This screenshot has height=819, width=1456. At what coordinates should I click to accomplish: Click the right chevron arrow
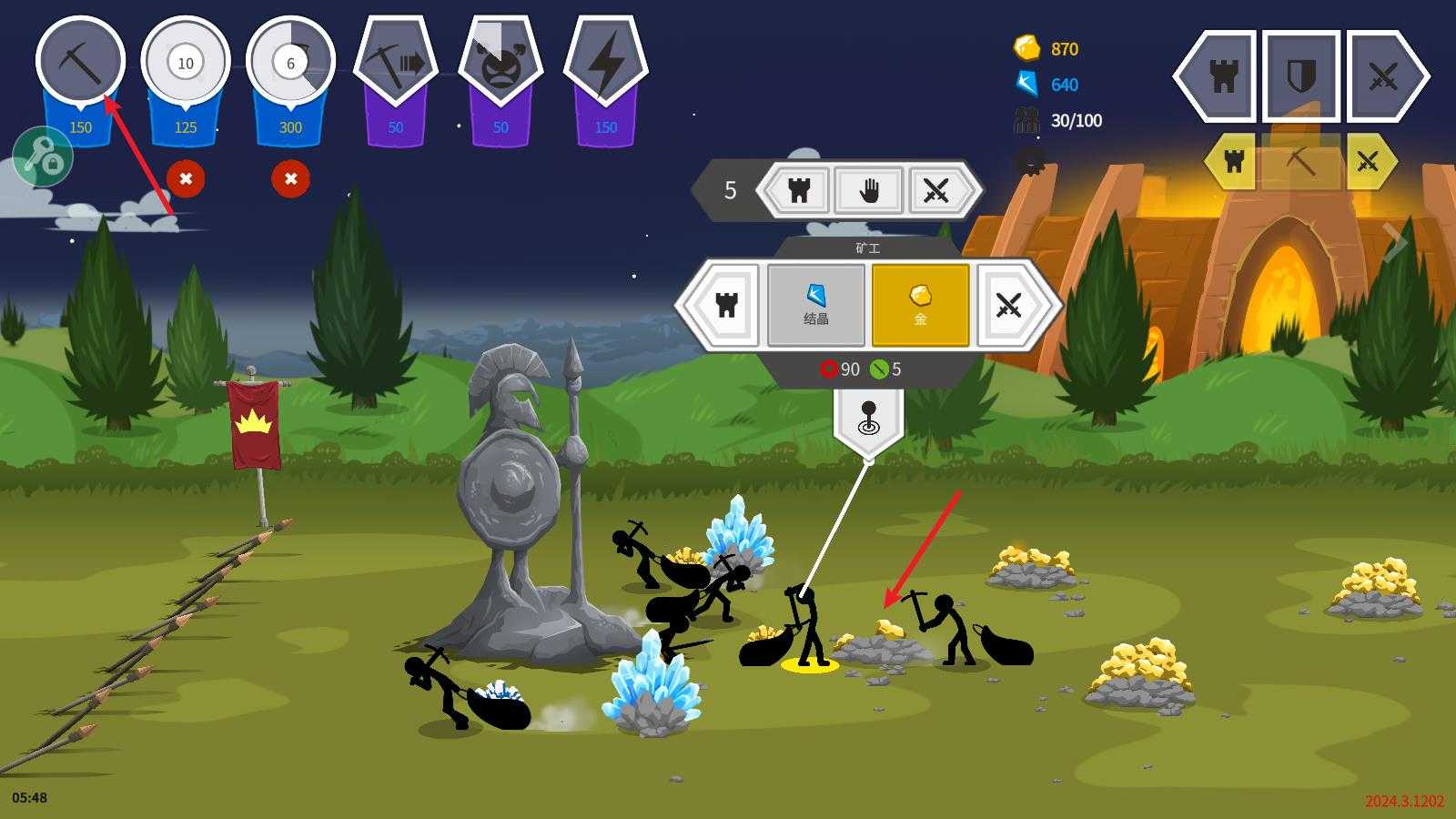(x=1395, y=242)
